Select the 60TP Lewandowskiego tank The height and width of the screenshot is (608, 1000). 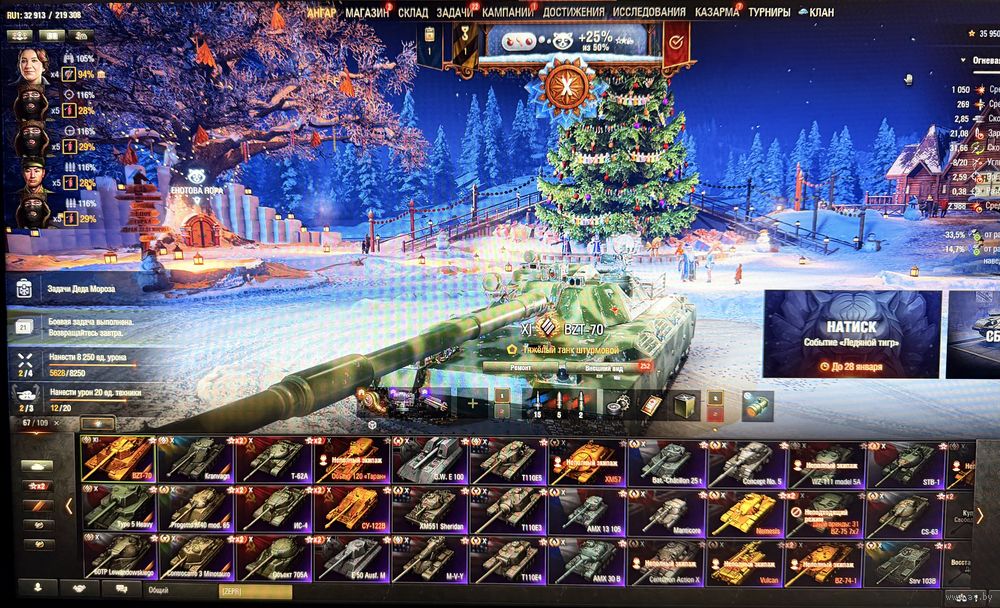(119, 561)
